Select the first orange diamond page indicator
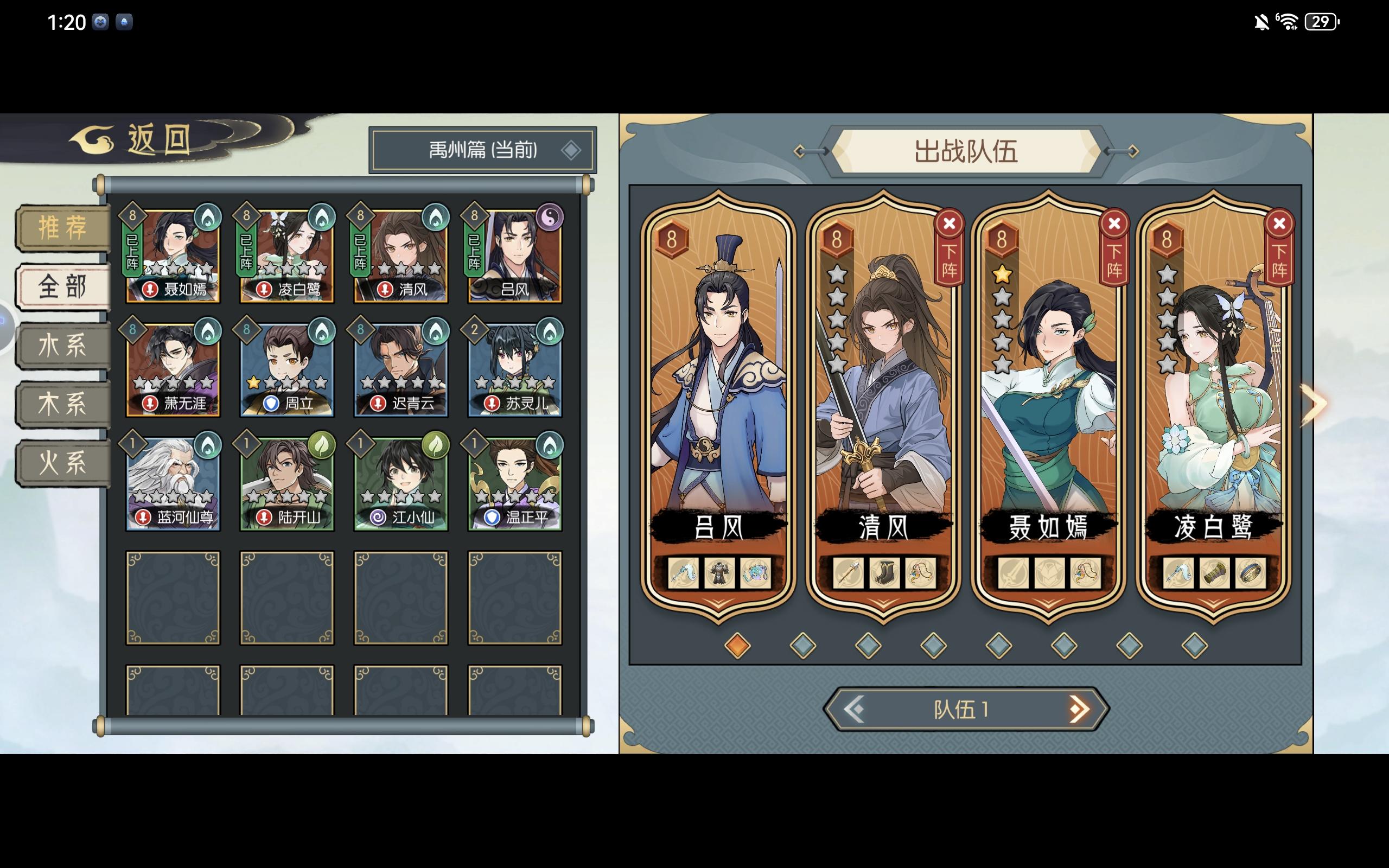The height and width of the screenshot is (868, 1389). click(x=737, y=646)
